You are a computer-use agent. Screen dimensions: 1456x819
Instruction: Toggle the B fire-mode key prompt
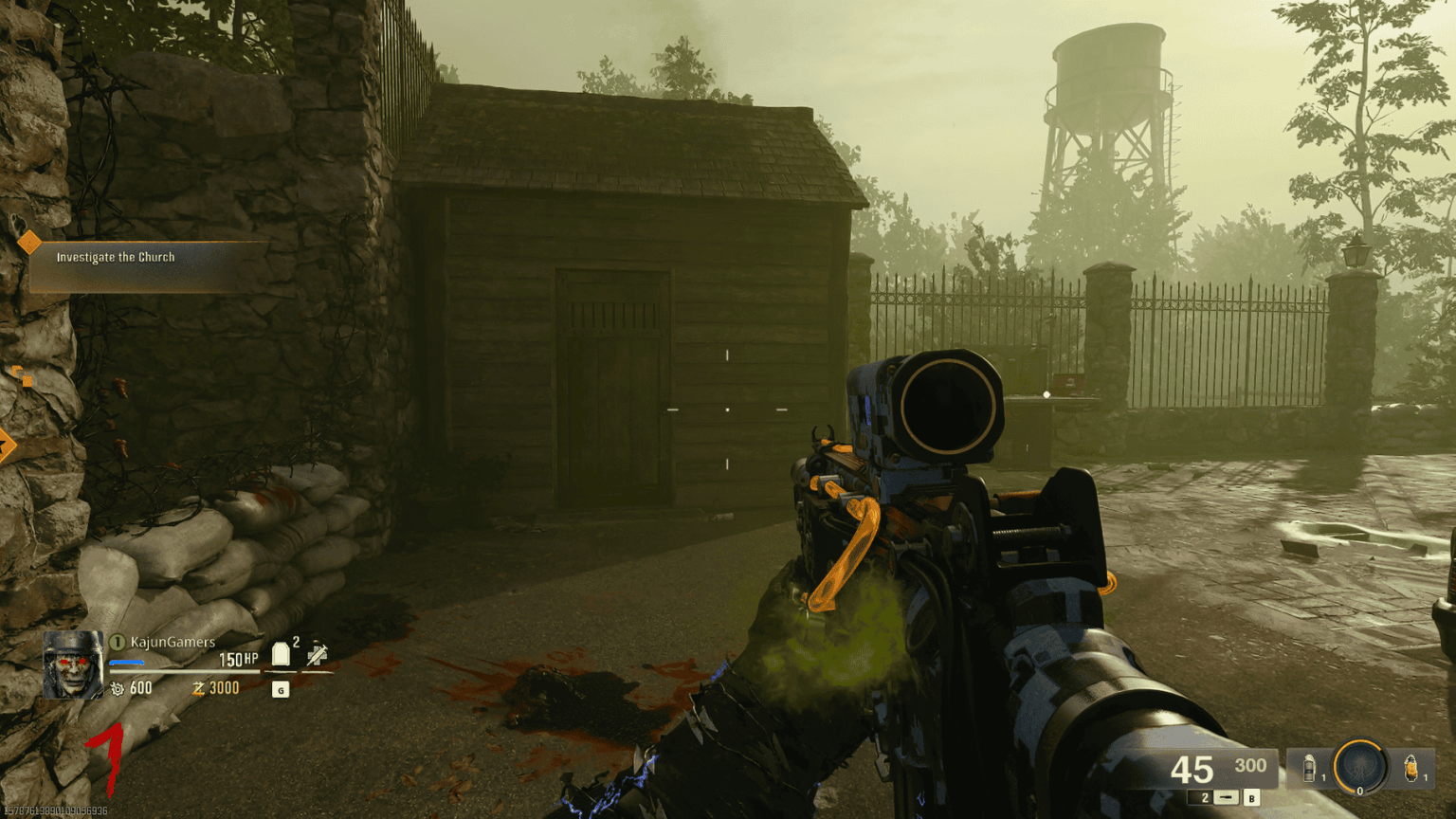pyautogui.click(x=1253, y=798)
